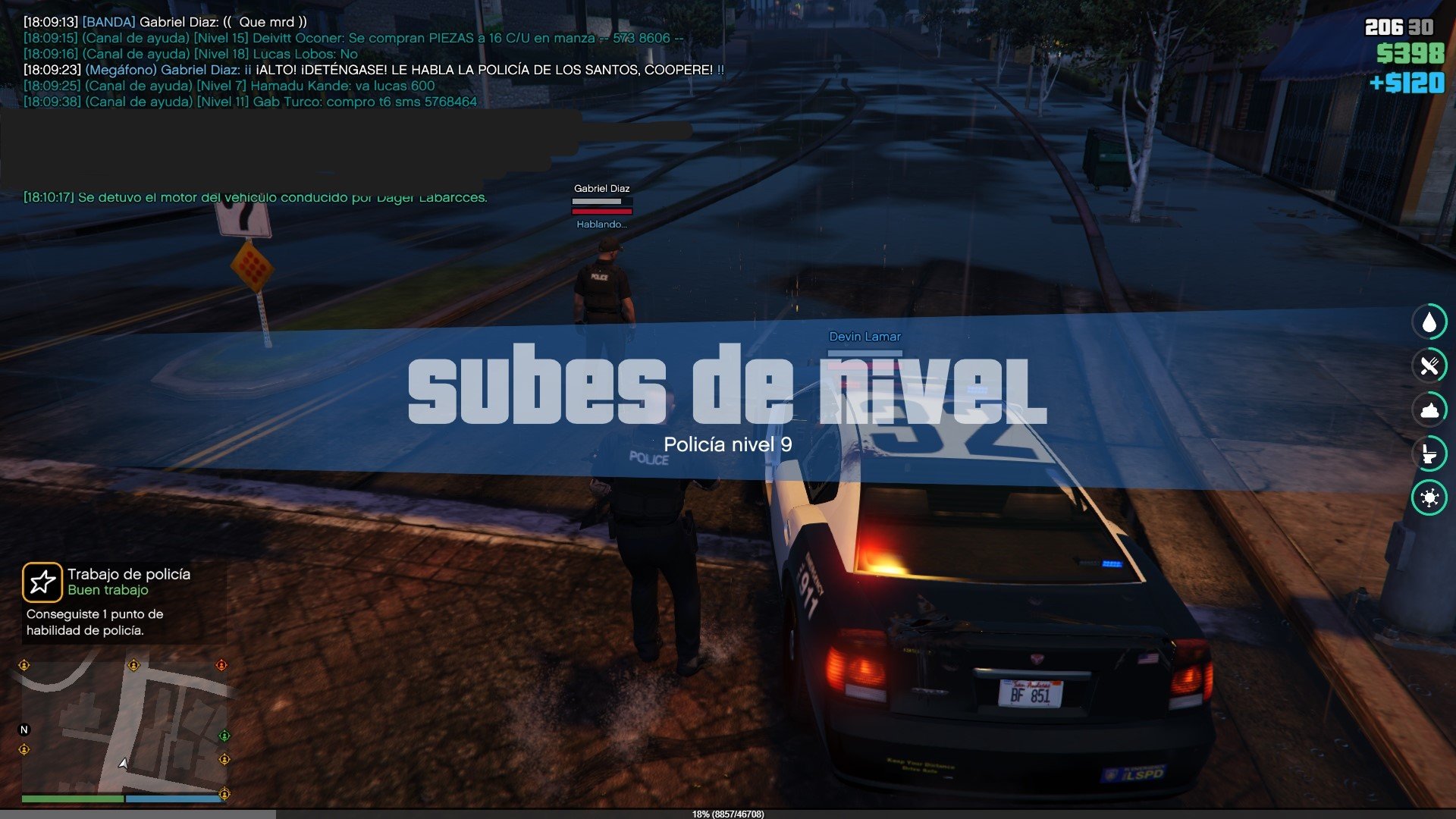
Task: Click the fork and knife hunger icon
Action: coord(1429,366)
